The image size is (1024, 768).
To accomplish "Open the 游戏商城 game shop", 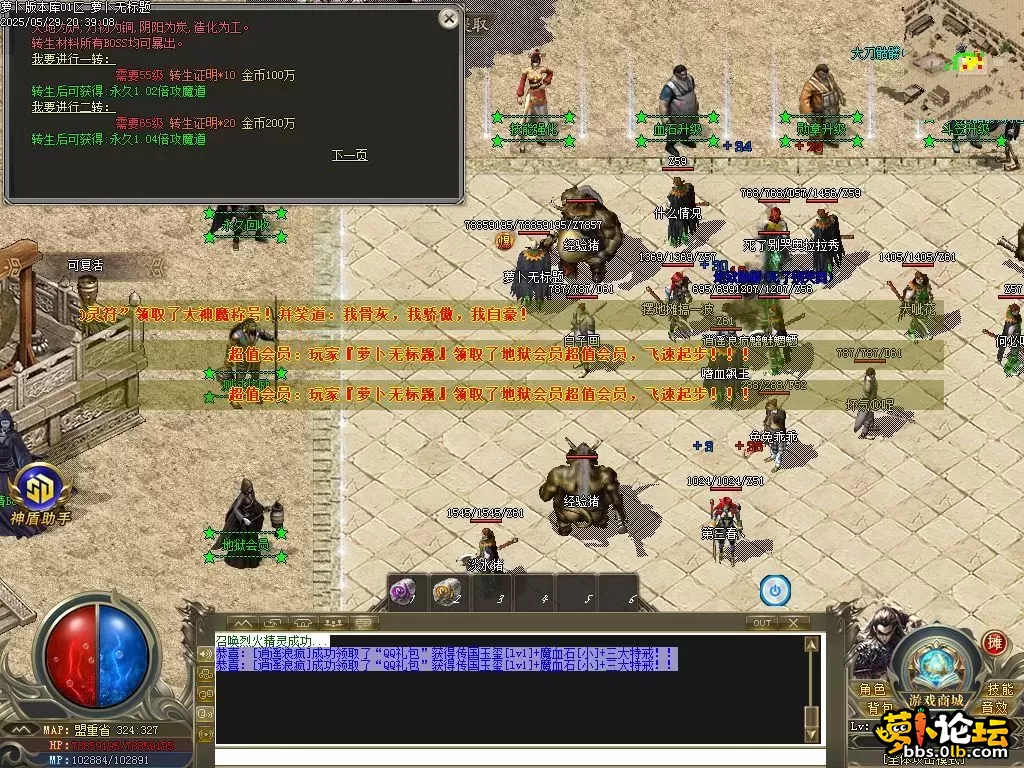I will pos(936,699).
